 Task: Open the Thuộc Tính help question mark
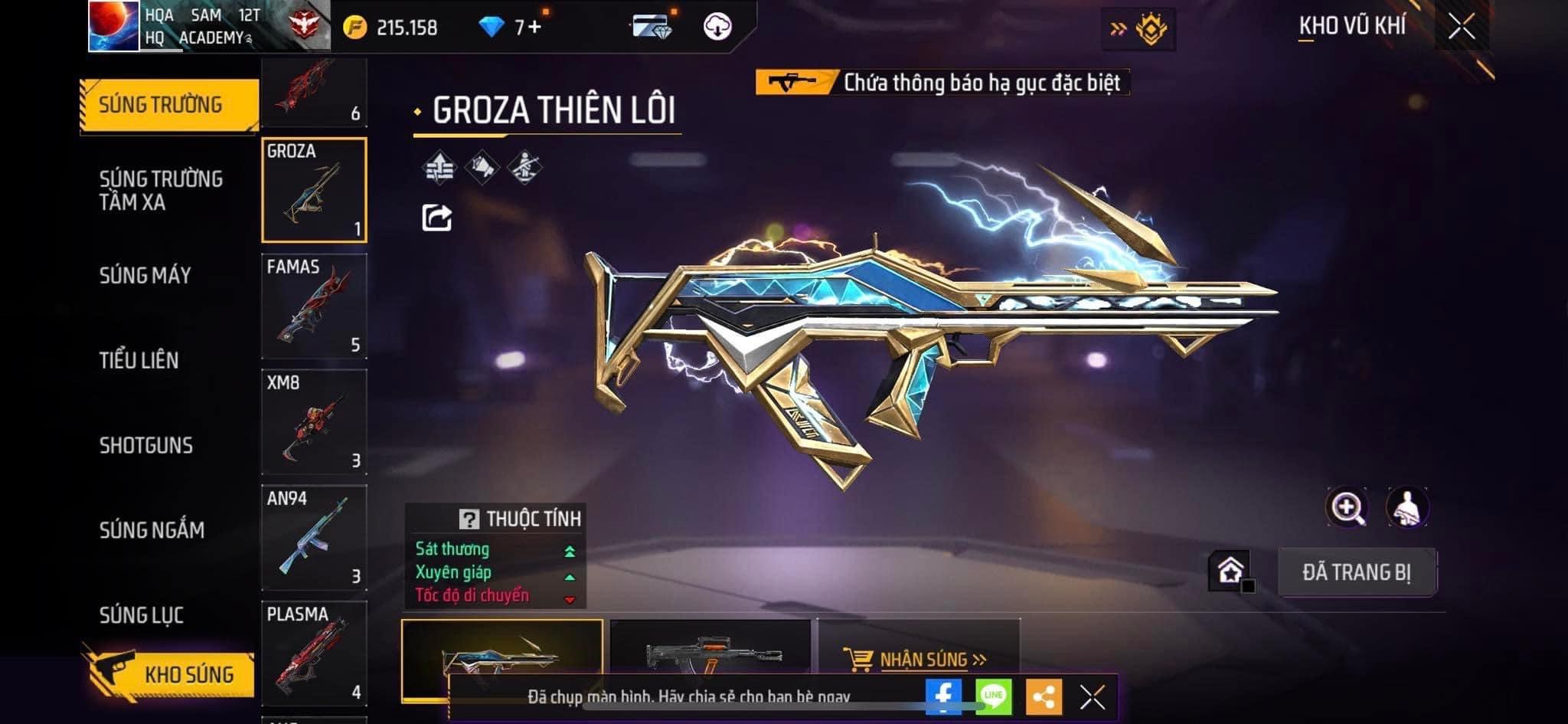tap(469, 519)
